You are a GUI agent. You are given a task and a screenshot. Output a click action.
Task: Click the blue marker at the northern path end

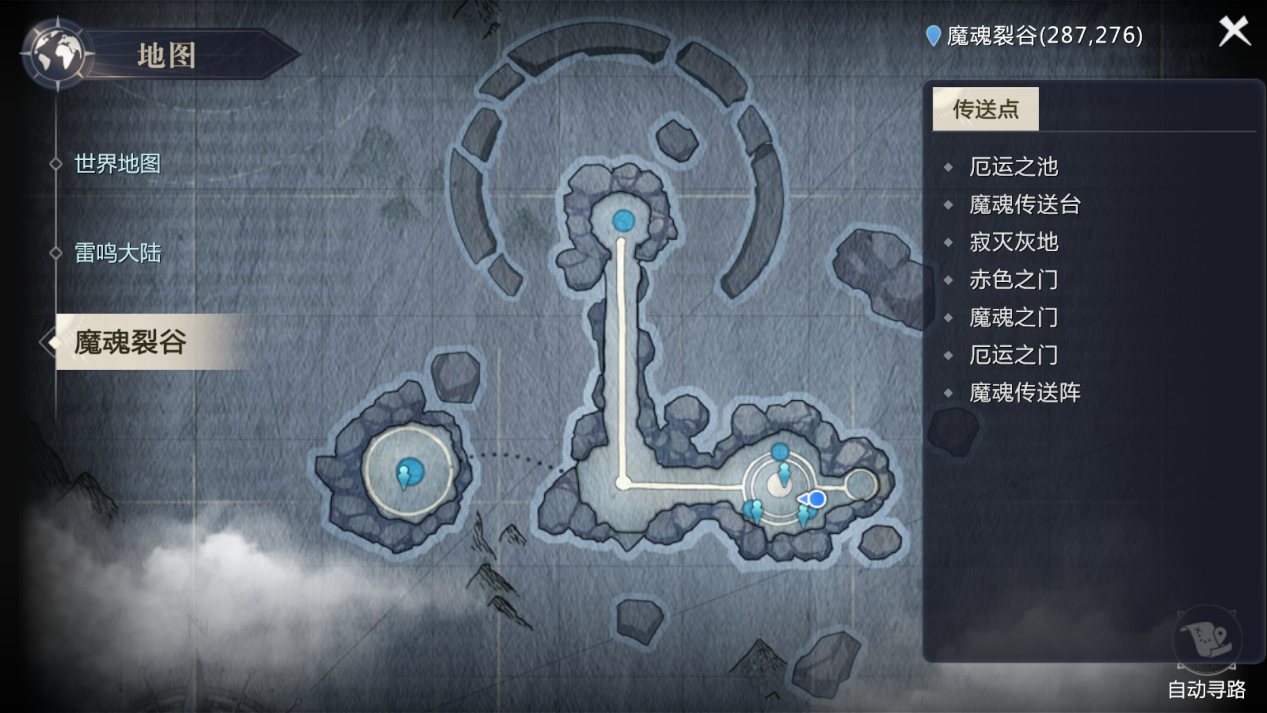coord(623,220)
